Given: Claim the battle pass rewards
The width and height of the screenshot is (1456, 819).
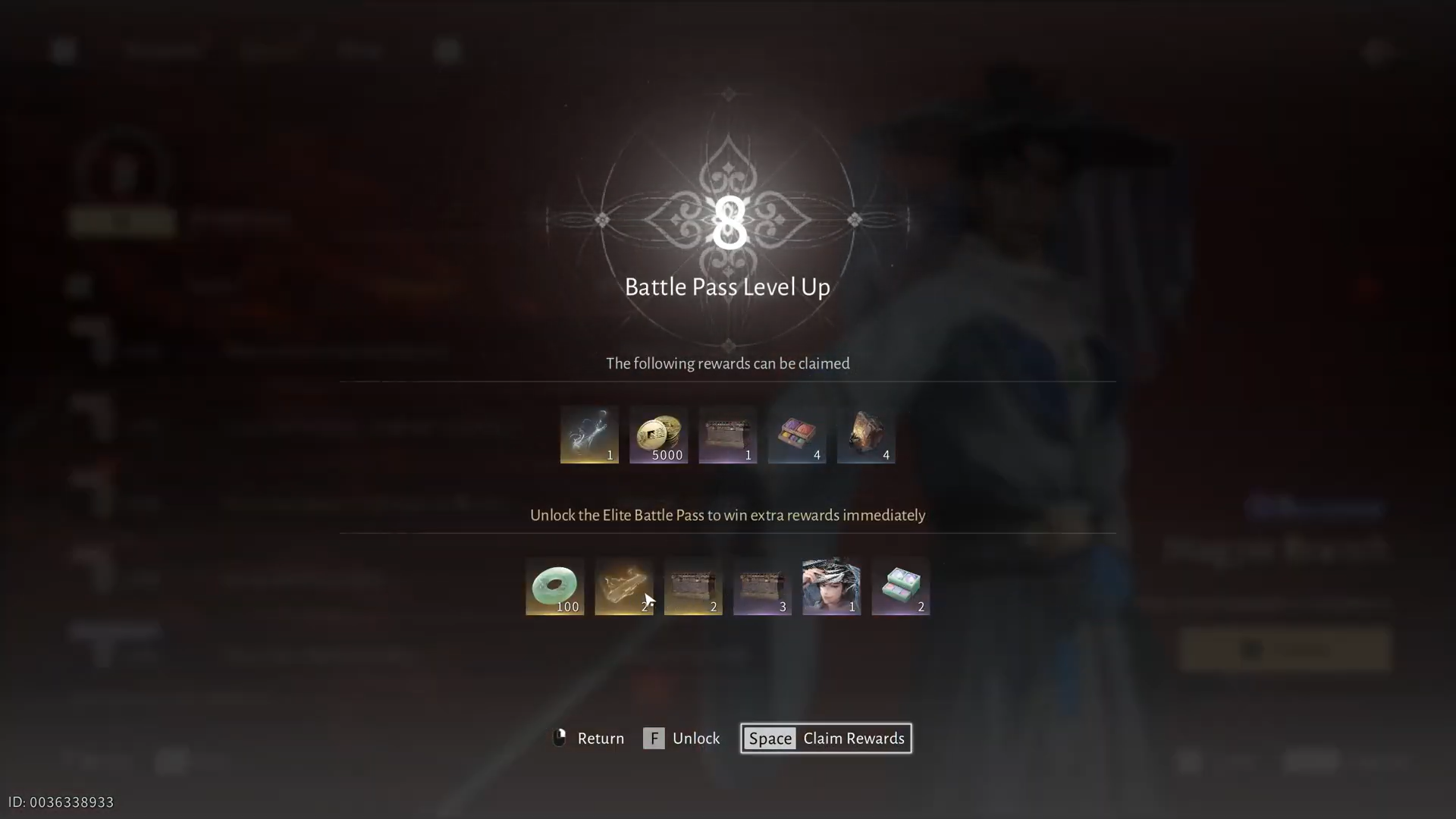Looking at the screenshot, I should click(826, 738).
